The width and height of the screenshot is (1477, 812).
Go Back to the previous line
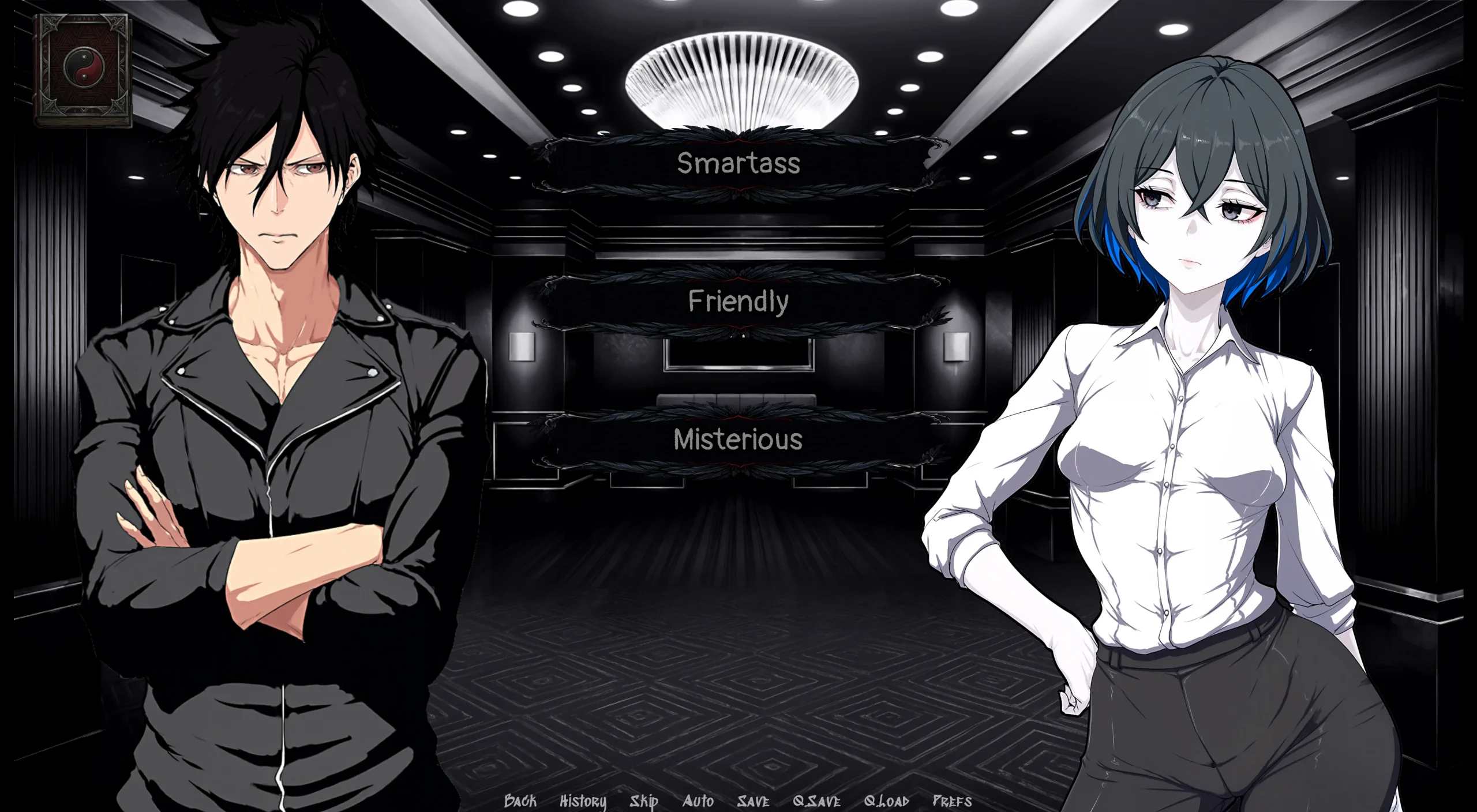(x=520, y=800)
